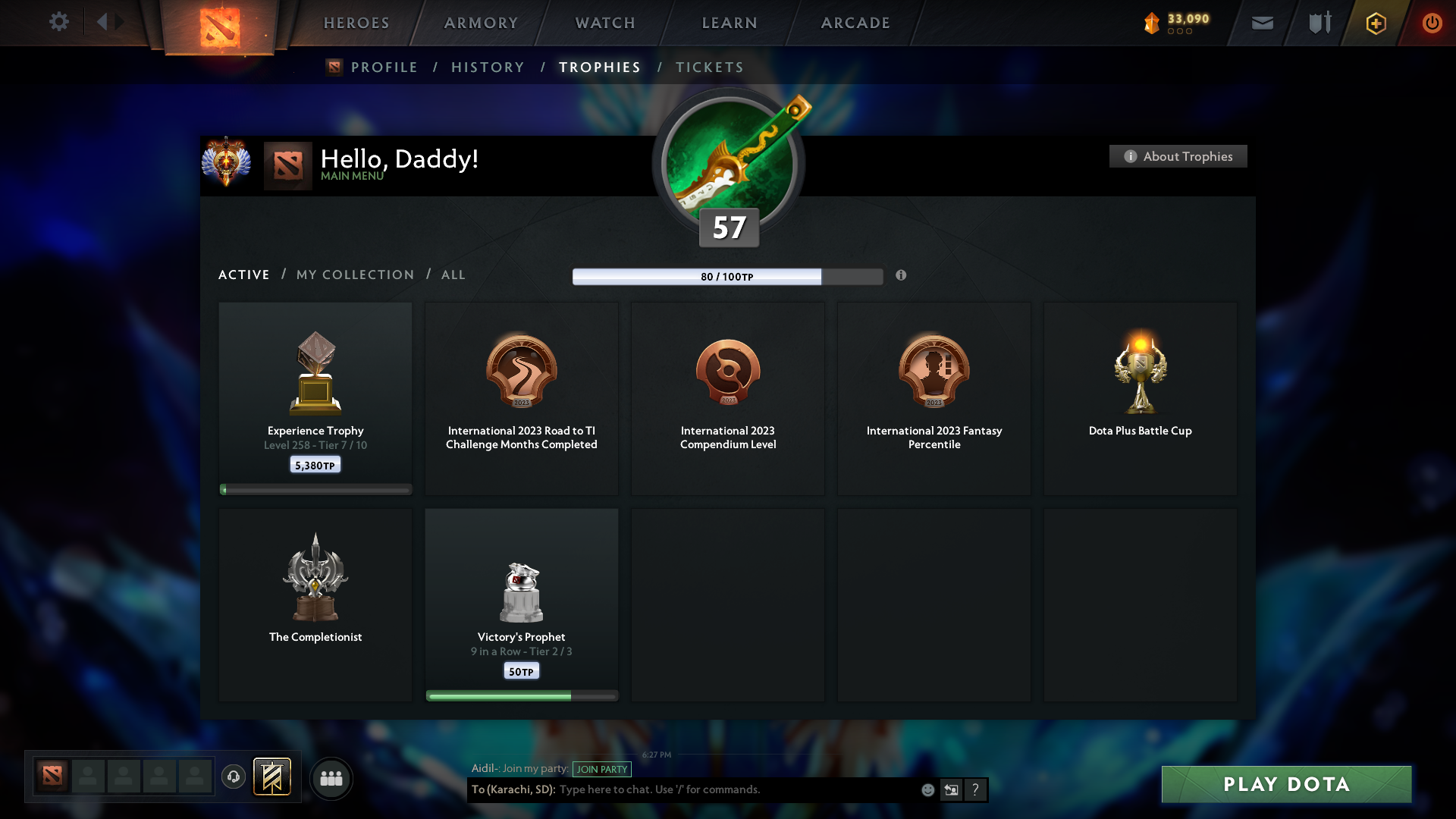Open the emoticon picker in chat

(x=927, y=789)
